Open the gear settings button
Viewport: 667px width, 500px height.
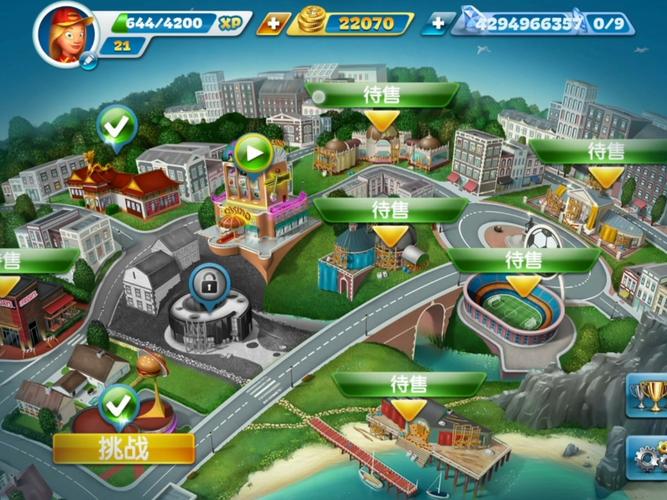[651, 457]
